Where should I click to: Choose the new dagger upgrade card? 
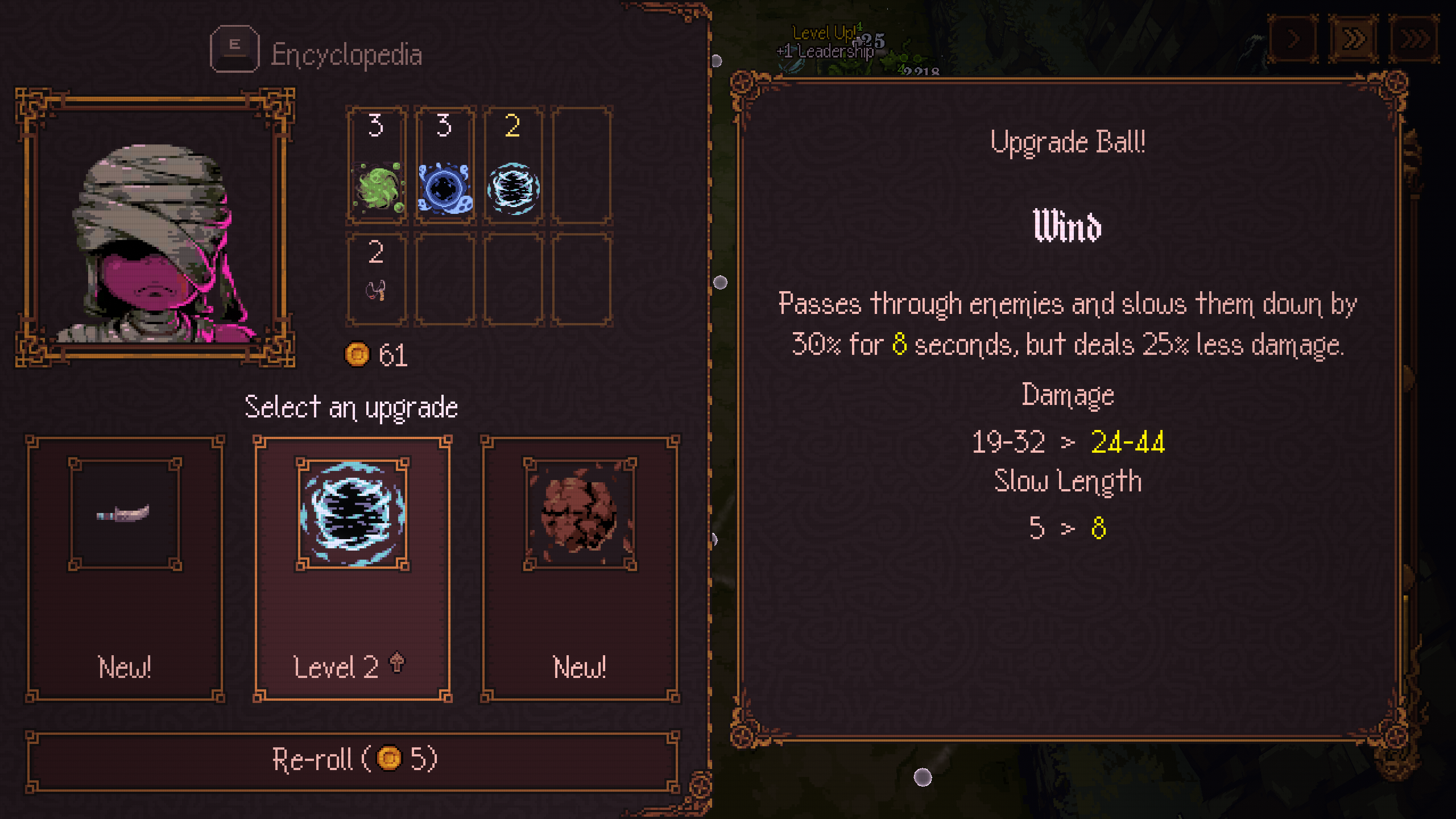point(125,569)
